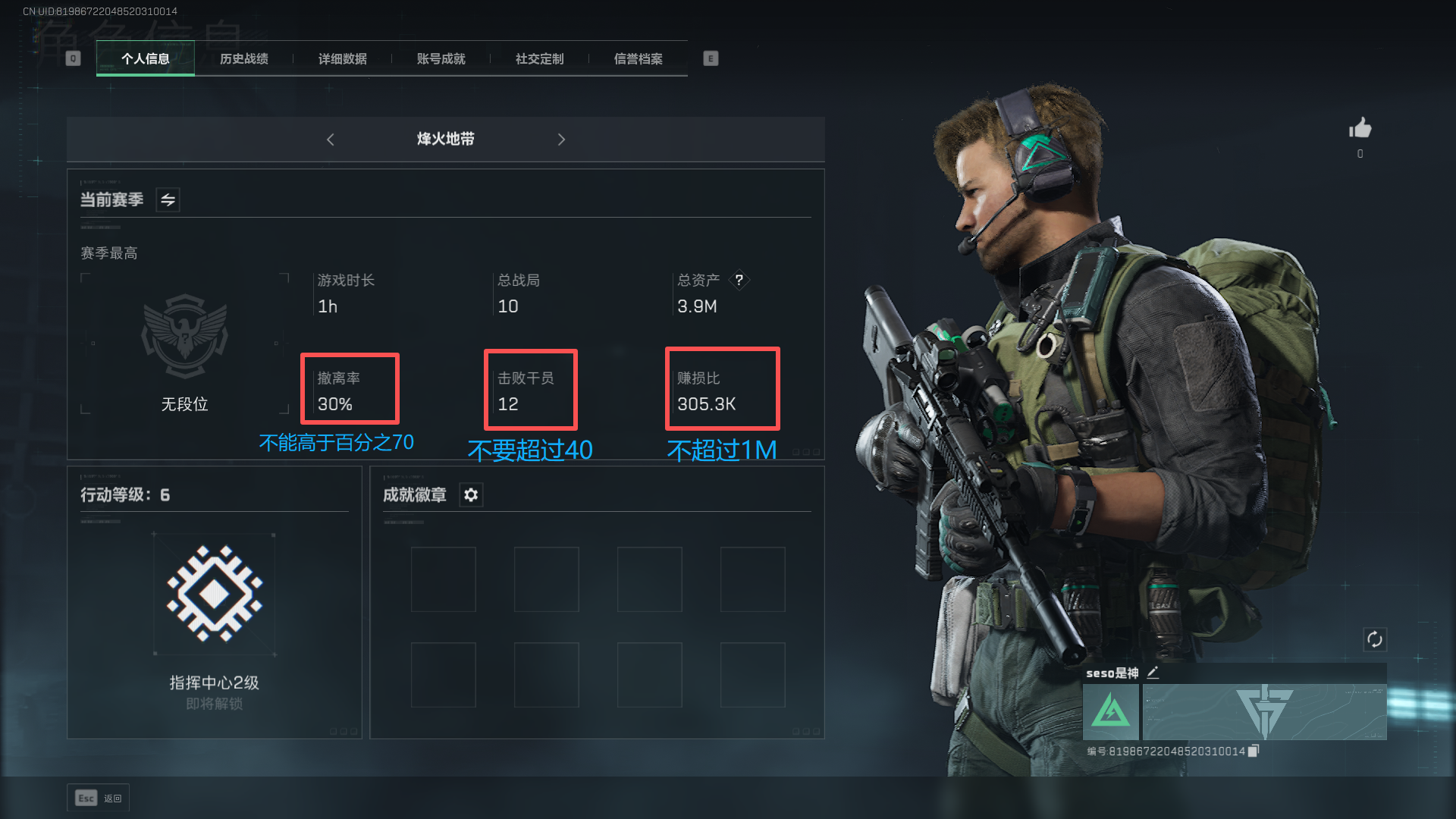Viewport: 1456px width, 819px height.
Task: Go to the 社交定制 tab
Action: (x=540, y=59)
